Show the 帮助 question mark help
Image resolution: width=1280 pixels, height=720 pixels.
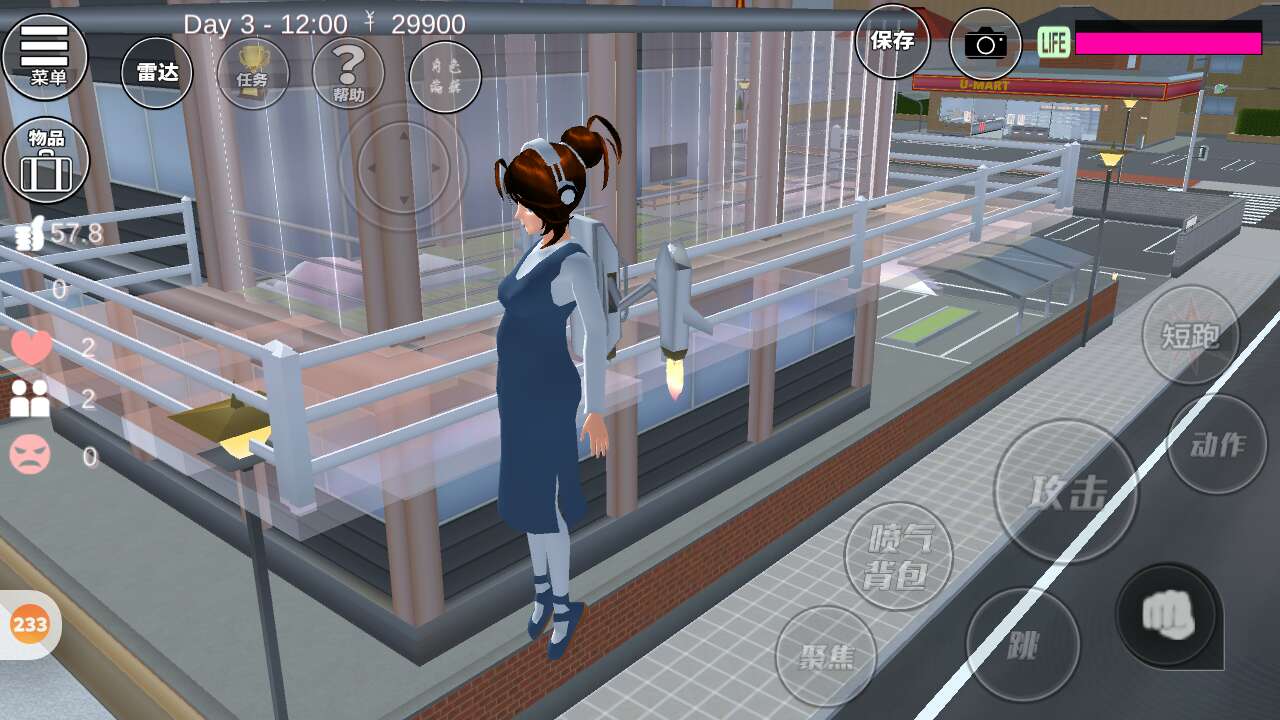(x=348, y=73)
